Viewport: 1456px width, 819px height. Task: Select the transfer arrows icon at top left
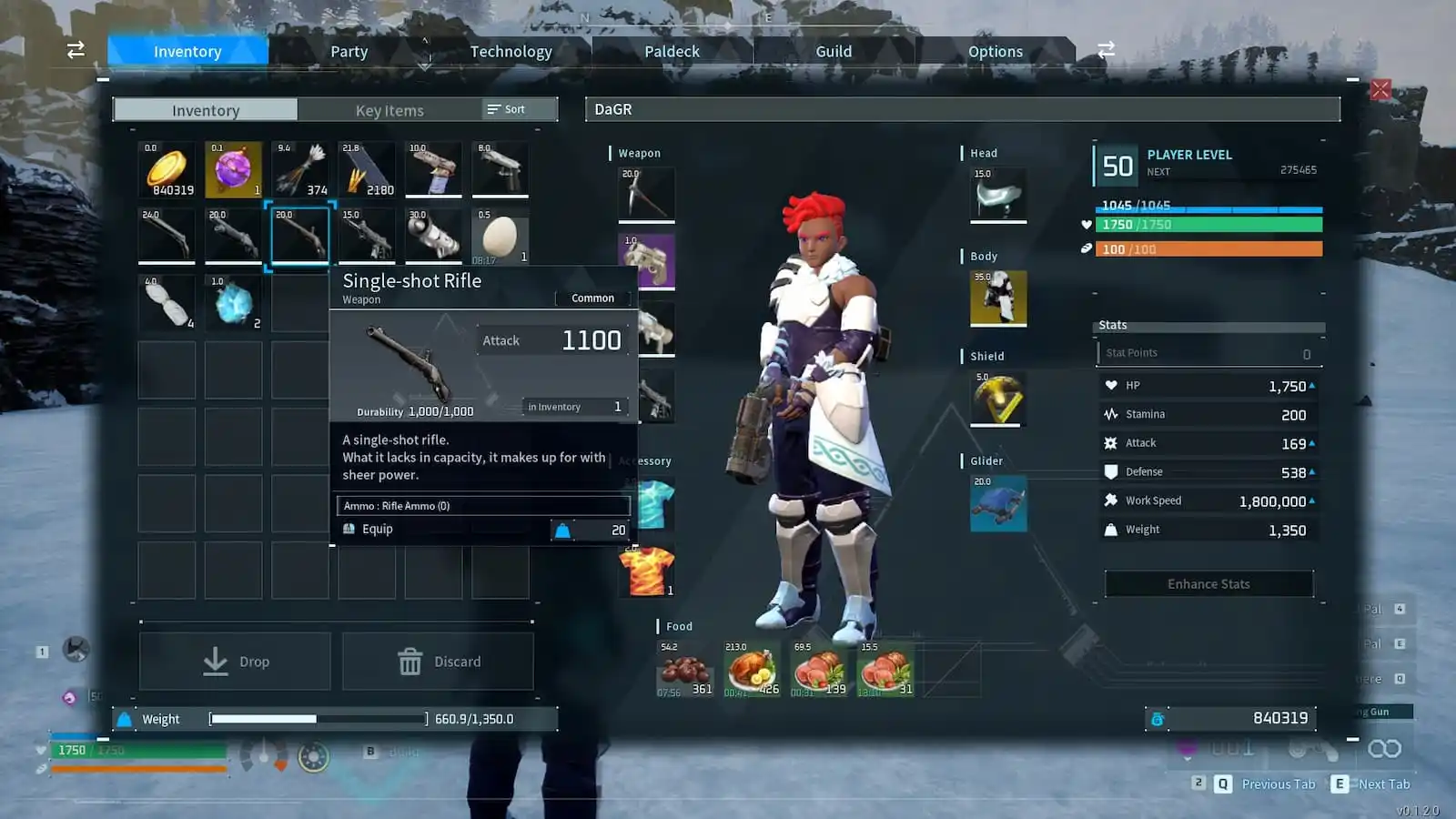(75, 50)
